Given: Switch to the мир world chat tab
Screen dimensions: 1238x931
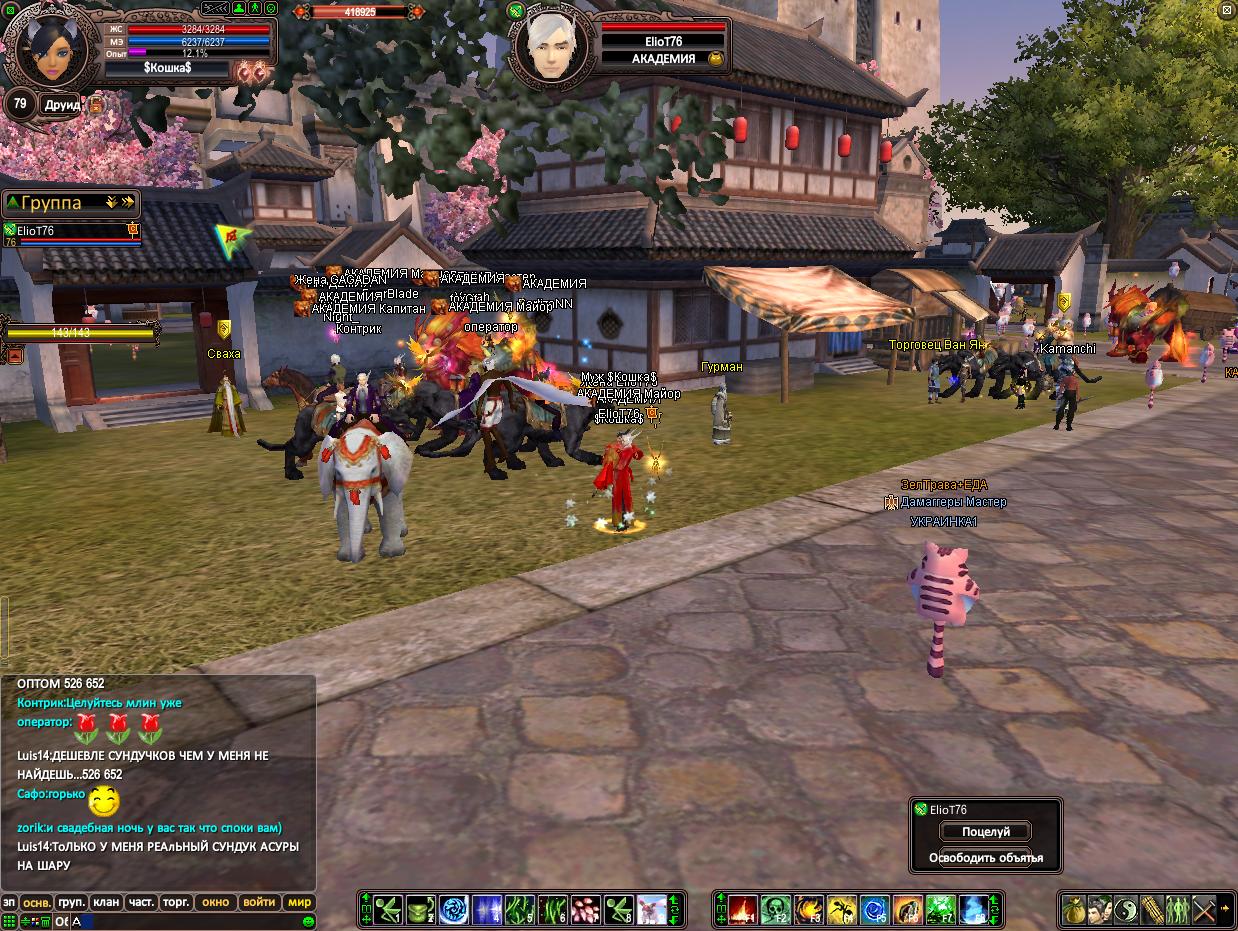Looking at the screenshot, I should pyautogui.click(x=299, y=902).
